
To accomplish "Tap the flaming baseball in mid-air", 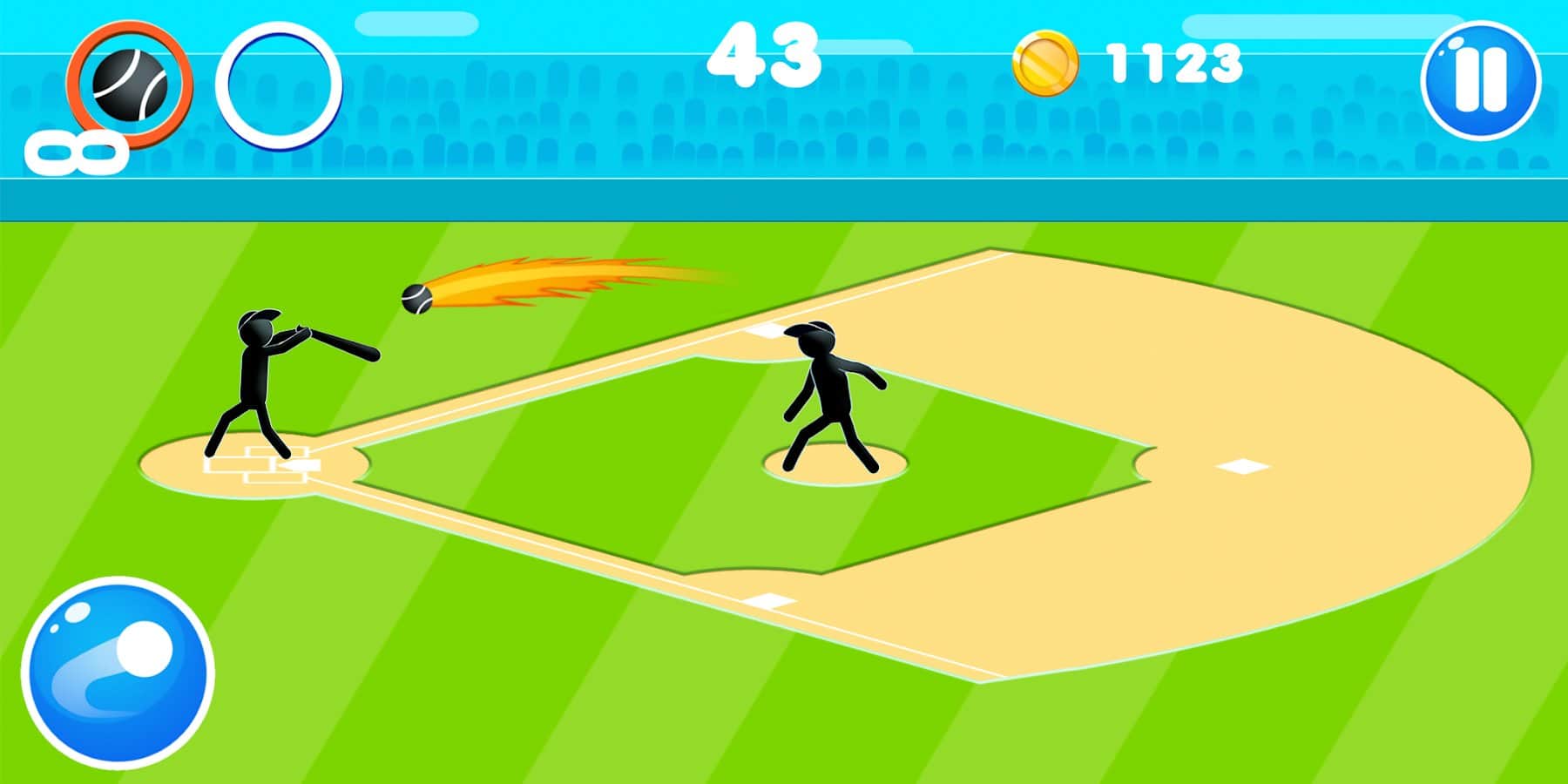I will tap(416, 301).
